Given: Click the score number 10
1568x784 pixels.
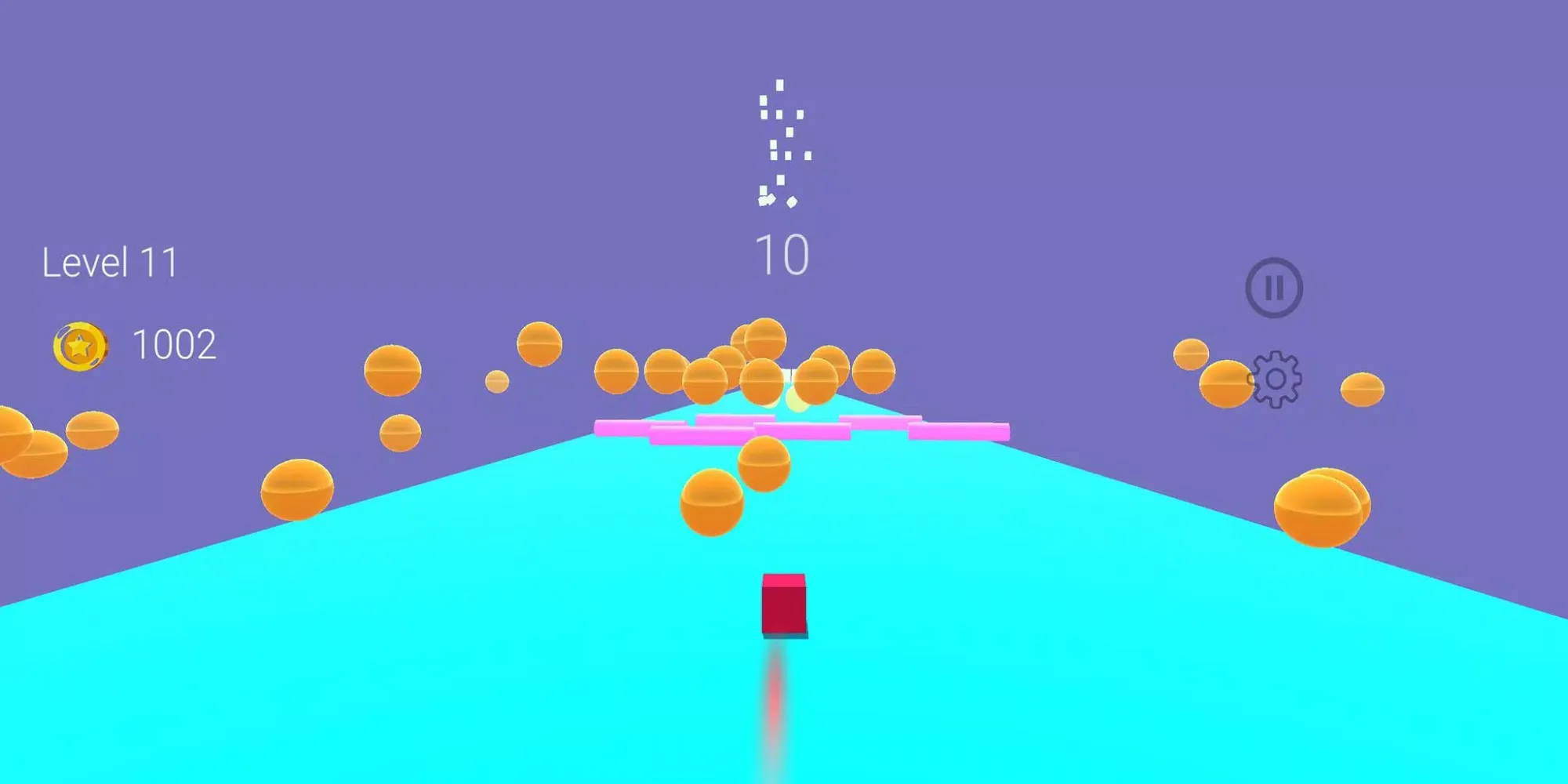Looking at the screenshot, I should click(x=782, y=252).
